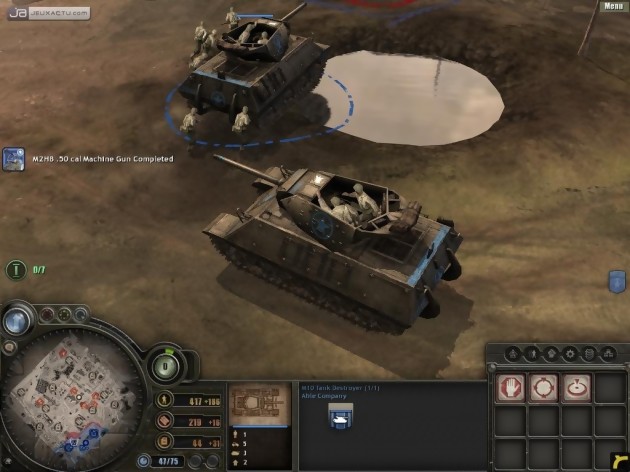
Task: Click the M10 tank portrait panel
Action: 259,403
